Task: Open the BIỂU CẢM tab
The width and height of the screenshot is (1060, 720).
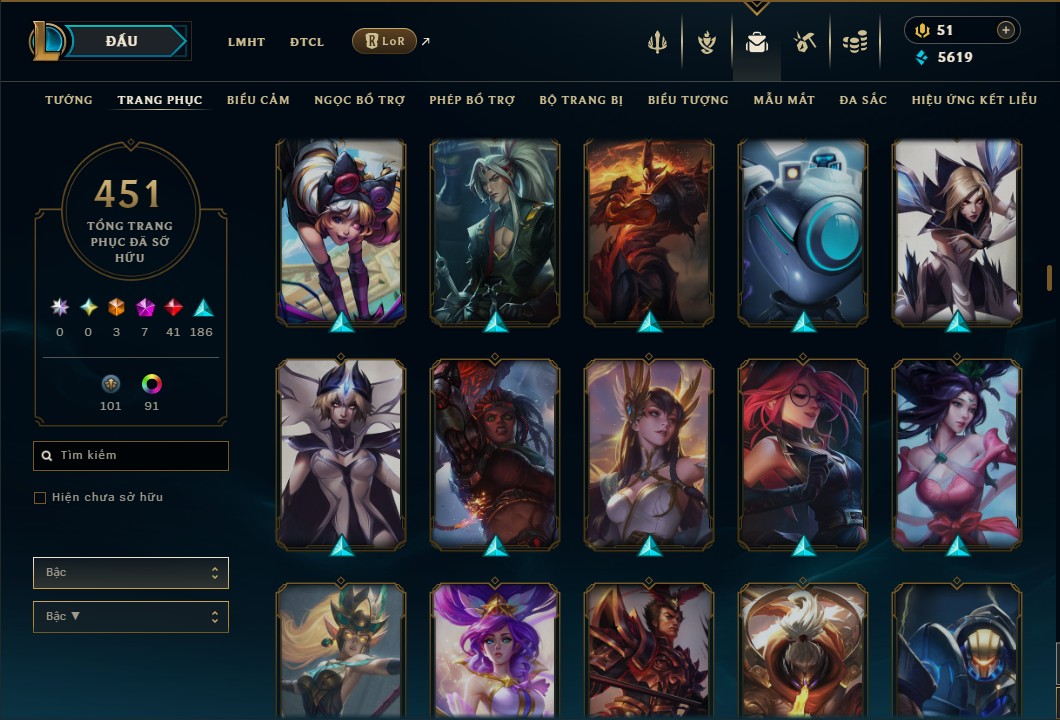Action: click(258, 100)
